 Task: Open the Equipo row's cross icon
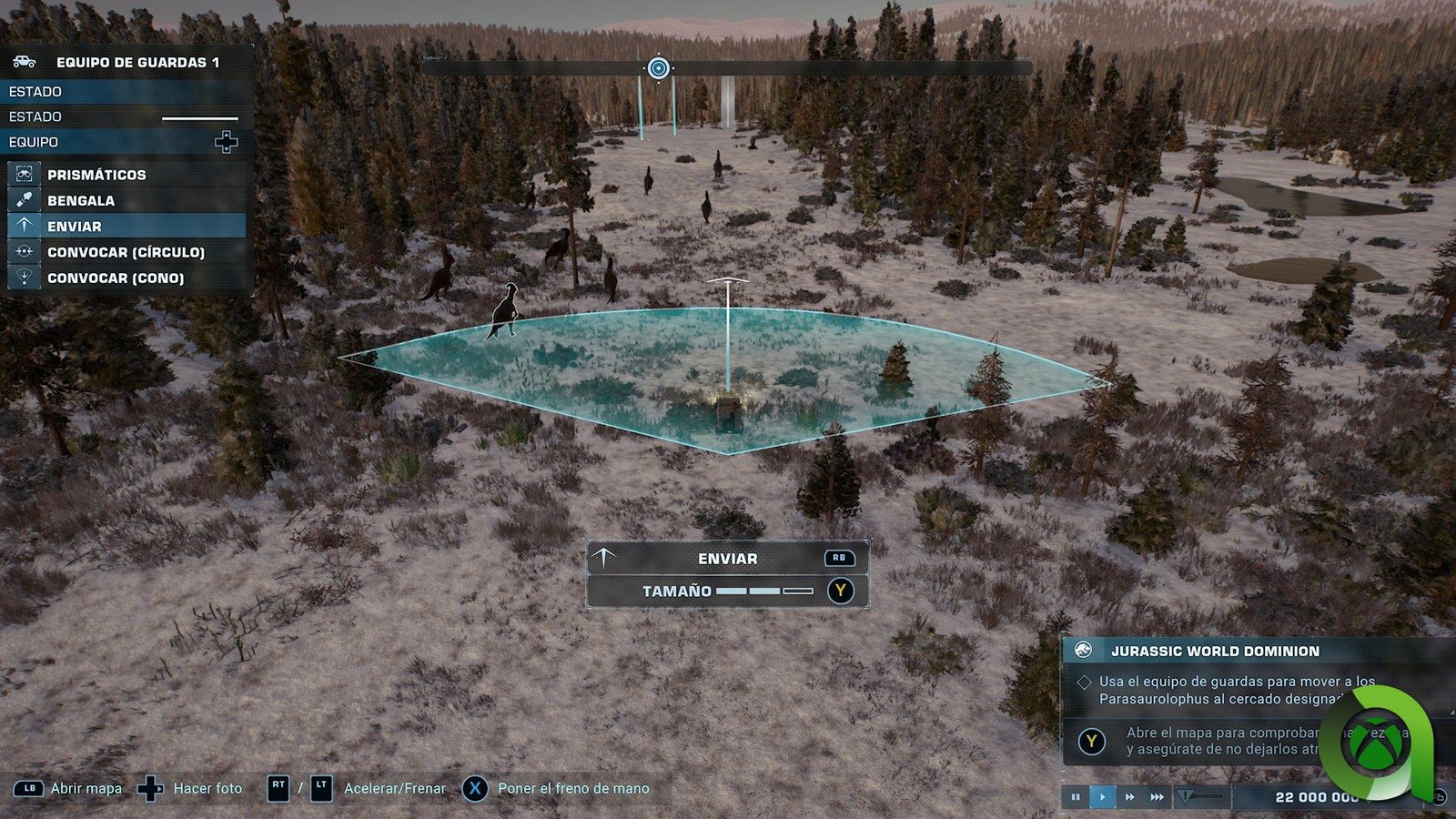point(226,142)
